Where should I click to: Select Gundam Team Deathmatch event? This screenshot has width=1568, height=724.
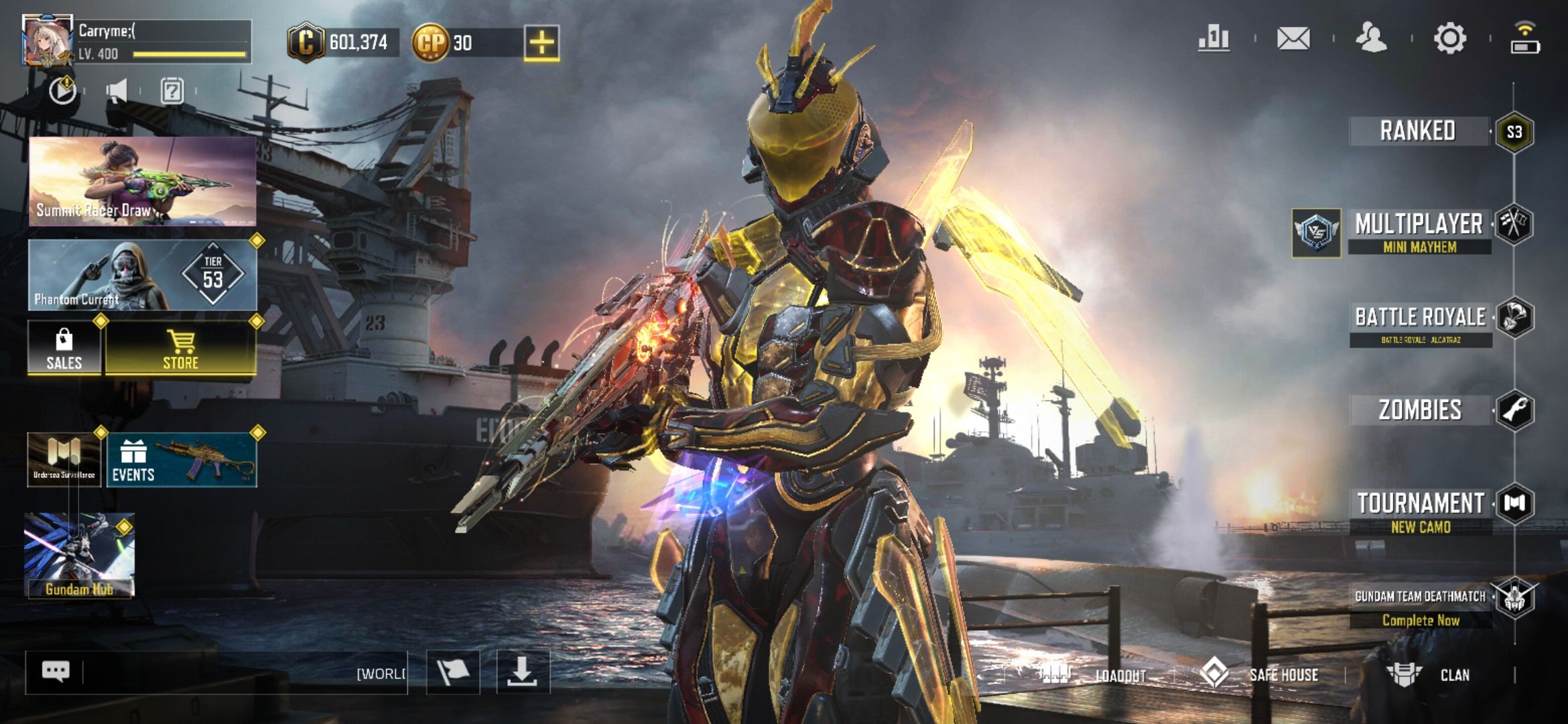(x=1421, y=605)
